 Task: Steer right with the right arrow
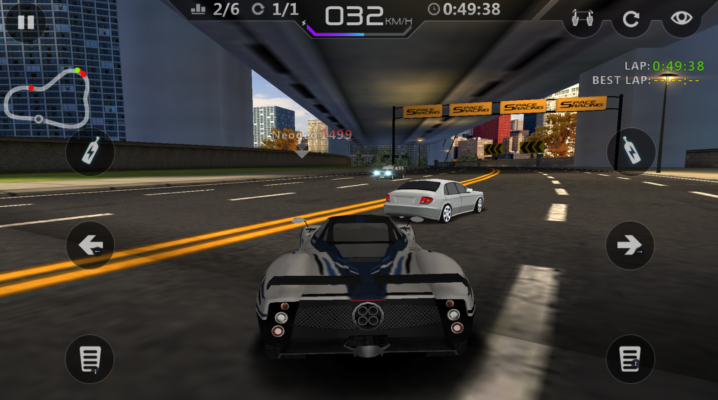click(630, 245)
